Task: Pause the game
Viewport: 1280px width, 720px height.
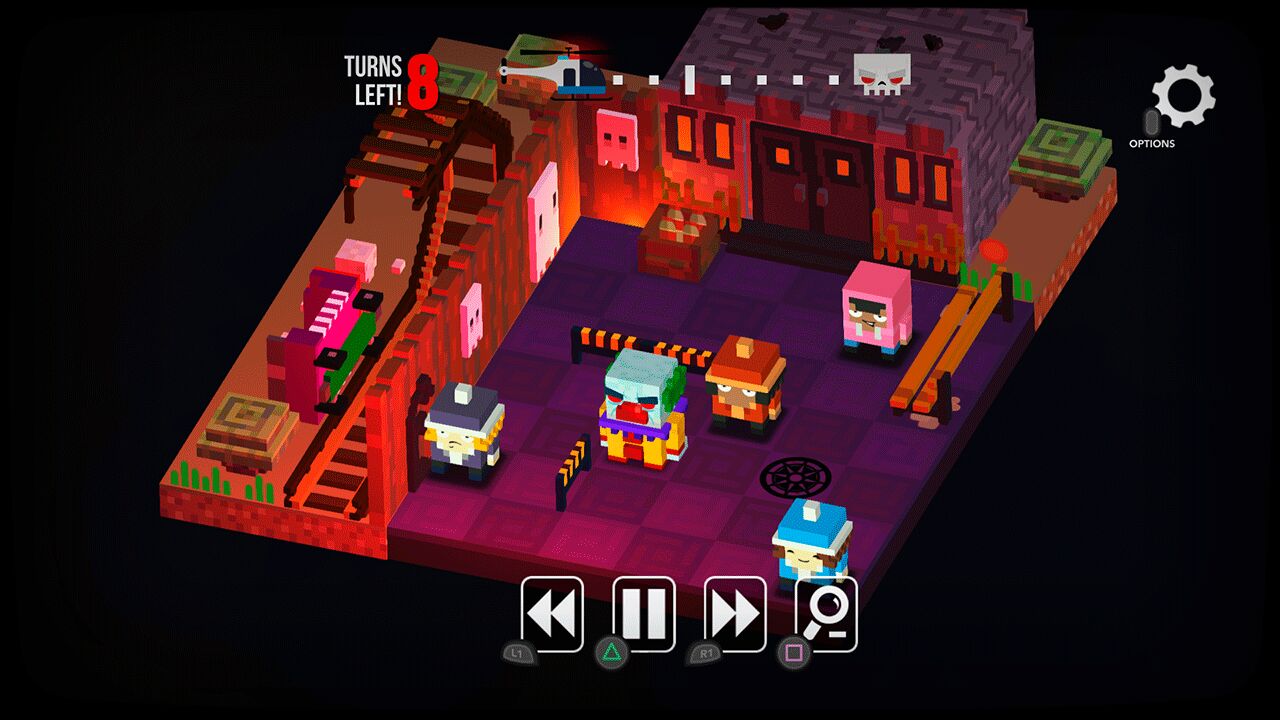Action: coord(644,614)
